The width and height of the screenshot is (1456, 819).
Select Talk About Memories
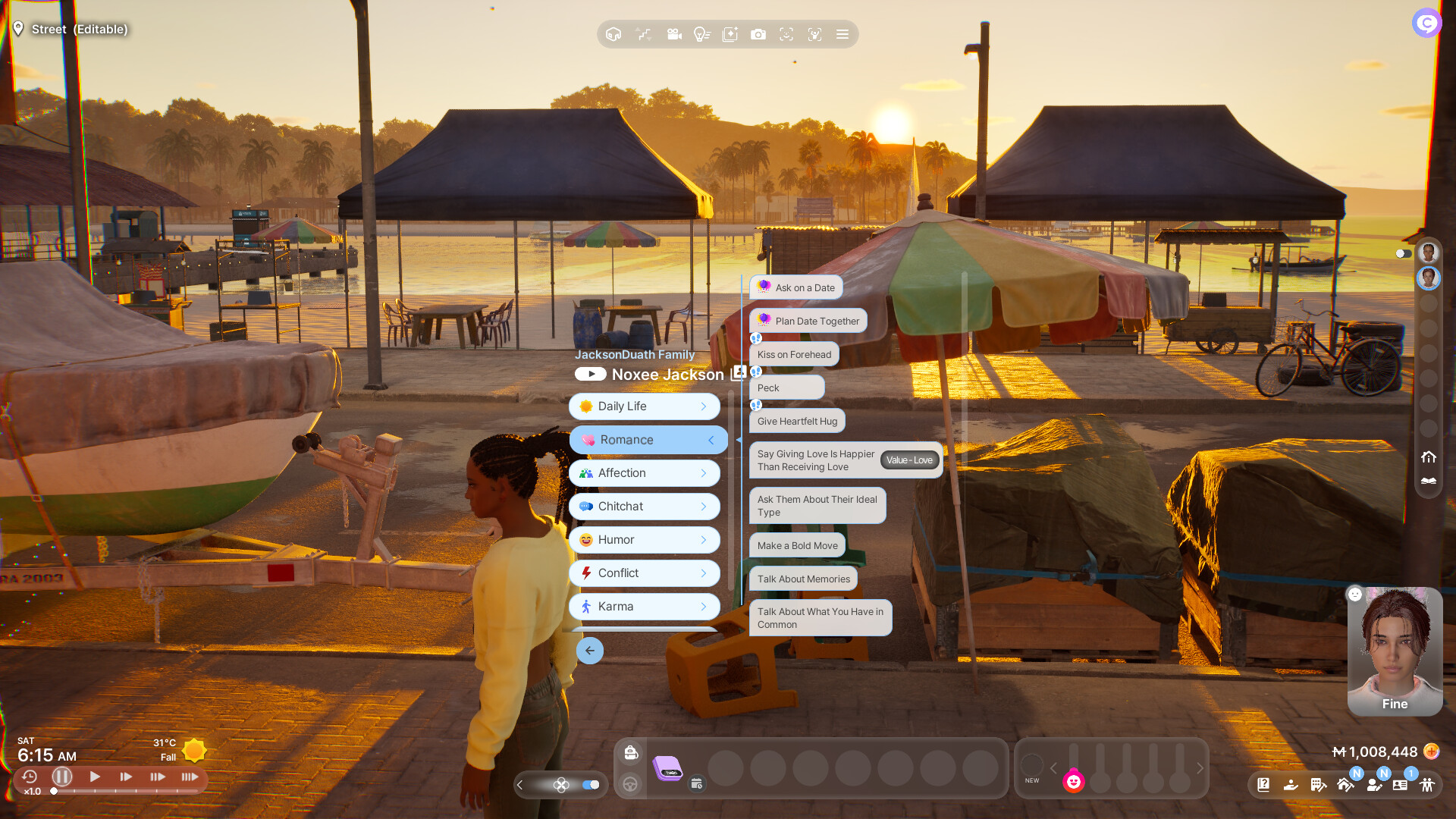pyautogui.click(x=803, y=579)
